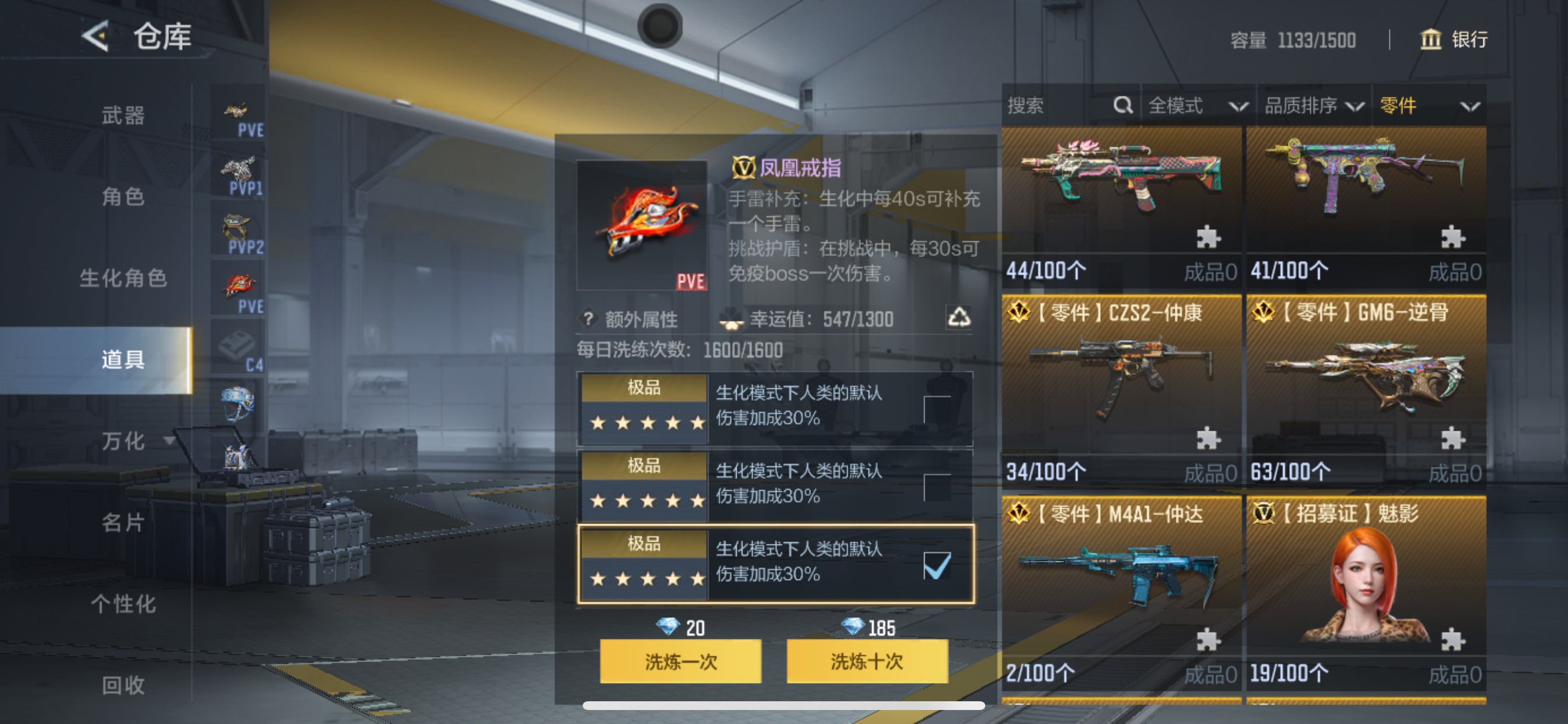Select the PVP1 ring category icon
Image resolution: width=1568 pixels, height=724 pixels.
(x=239, y=173)
